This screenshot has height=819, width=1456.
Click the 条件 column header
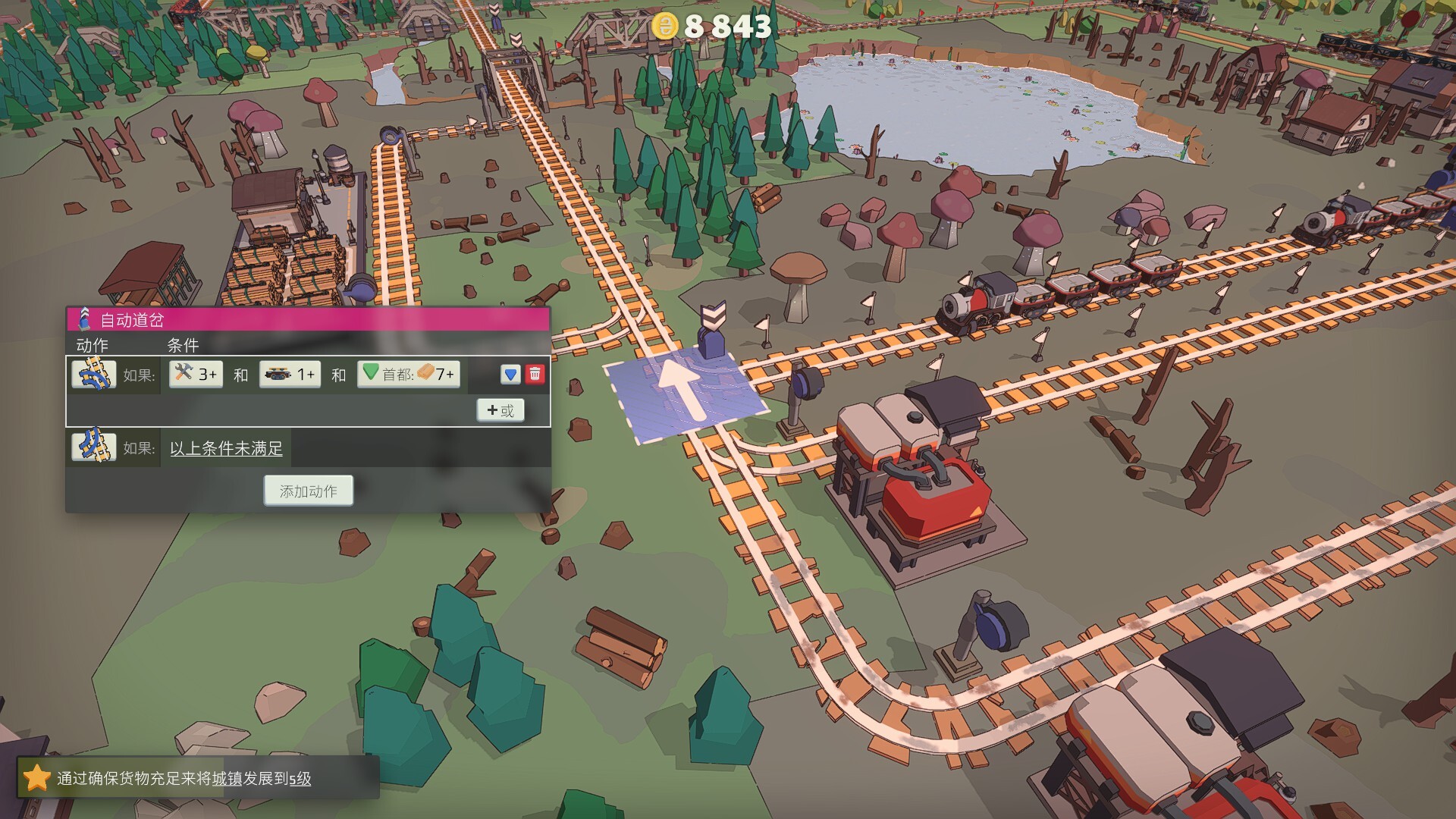pos(182,346)
